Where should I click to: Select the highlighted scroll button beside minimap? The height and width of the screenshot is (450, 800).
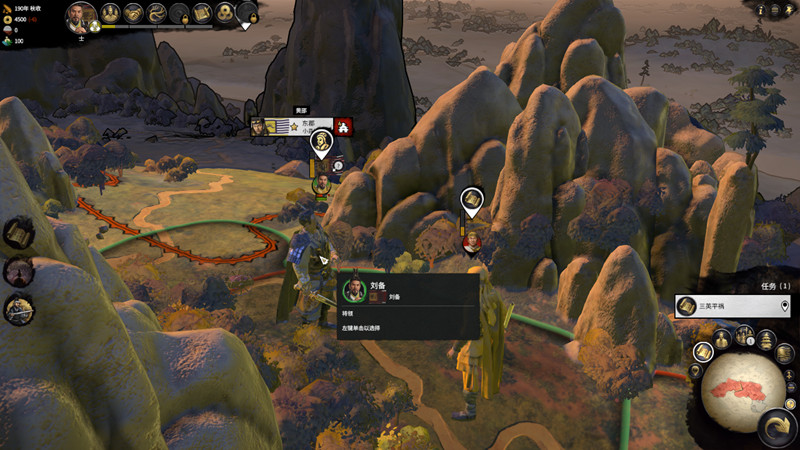(703, 350)
